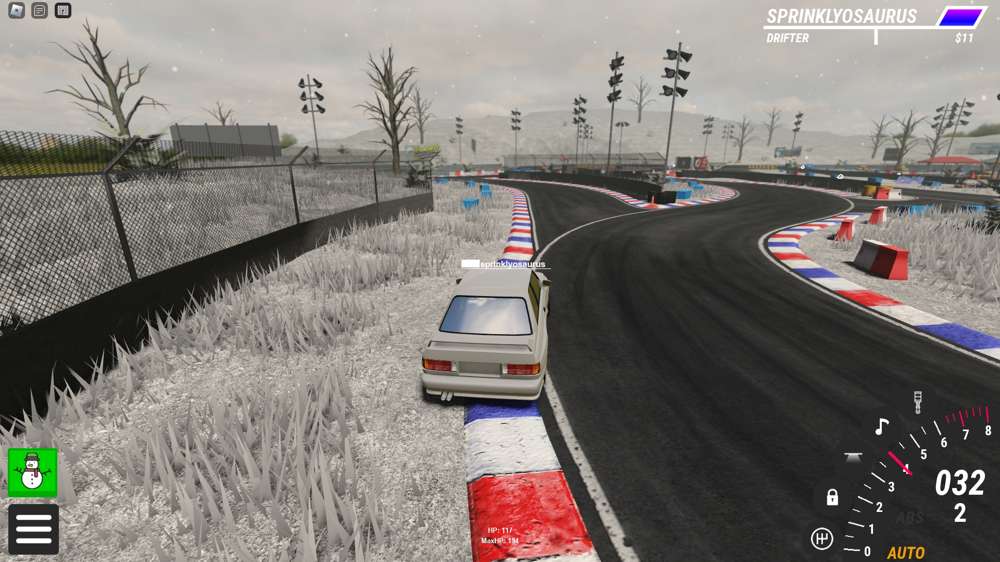
Task: Toggle the music note icon
Action: (881, 427)
